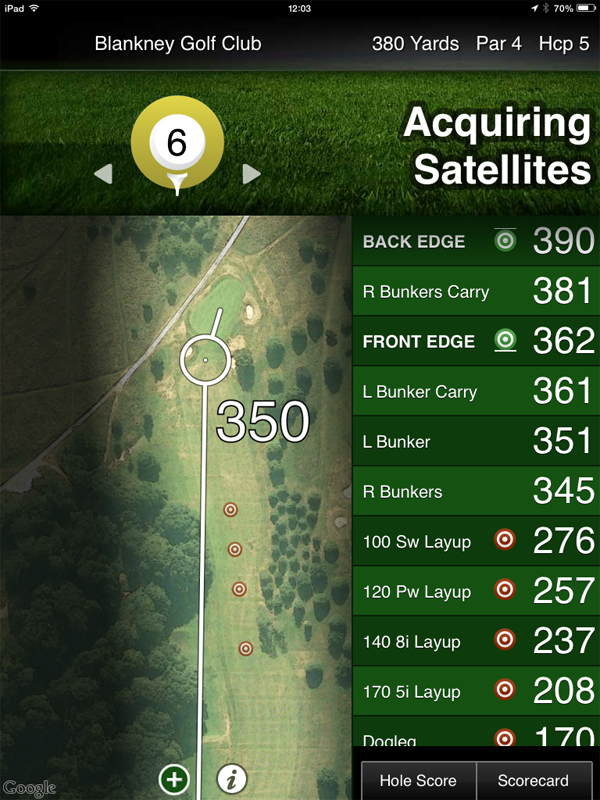Pick the 170 5i Layup row
The image size is (600, 800).
pos(476,691)
